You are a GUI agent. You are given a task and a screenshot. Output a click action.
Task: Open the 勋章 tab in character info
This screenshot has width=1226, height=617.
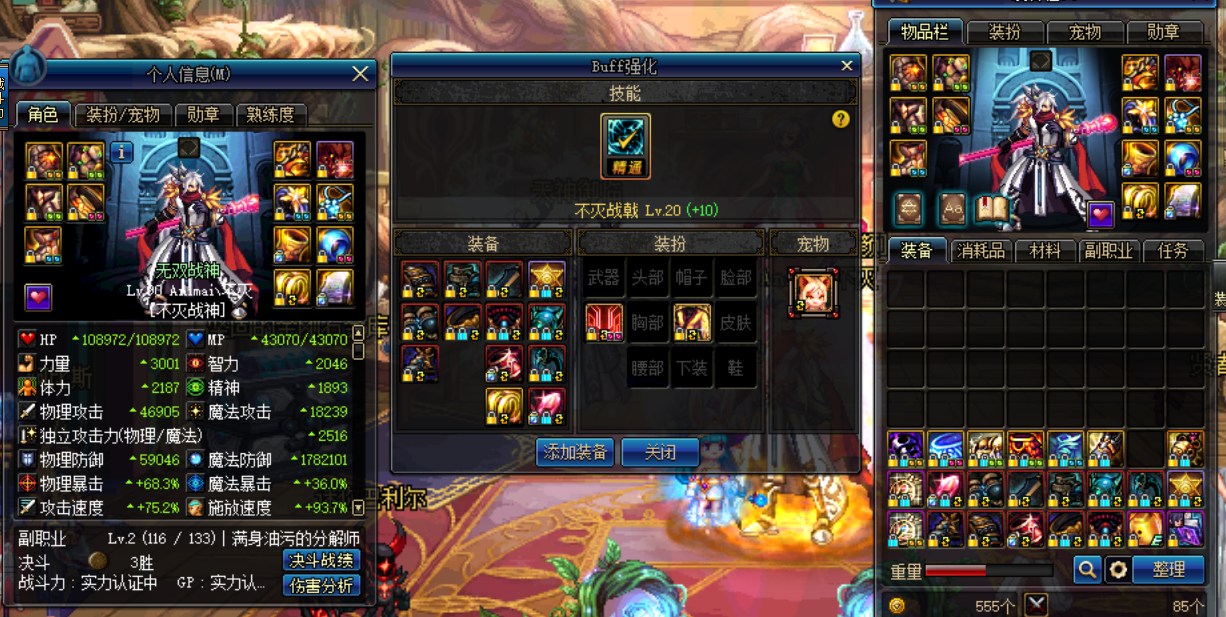(x=204, y=115)
